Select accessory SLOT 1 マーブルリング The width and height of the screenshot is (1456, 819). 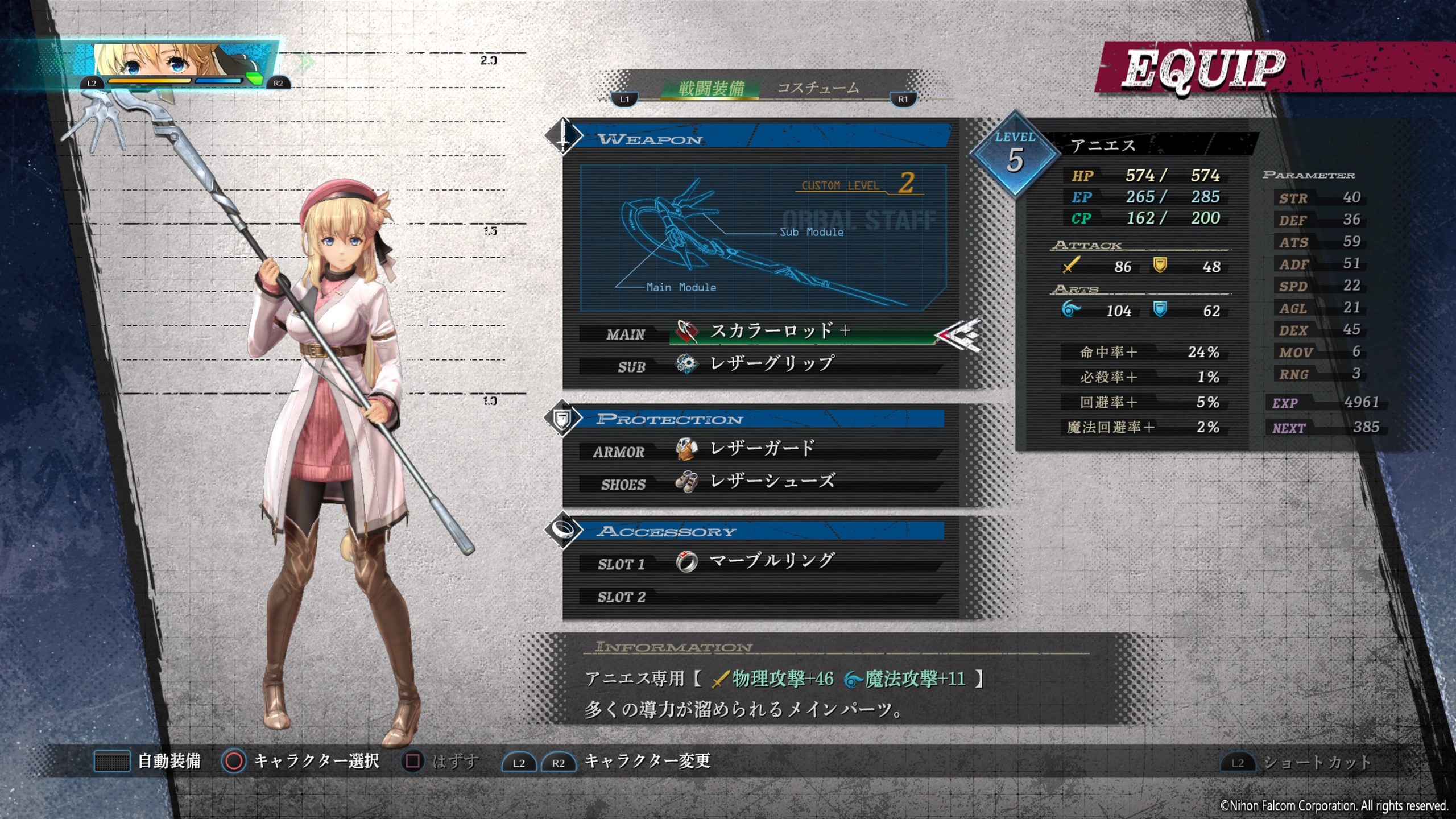[x=771, y=562]
